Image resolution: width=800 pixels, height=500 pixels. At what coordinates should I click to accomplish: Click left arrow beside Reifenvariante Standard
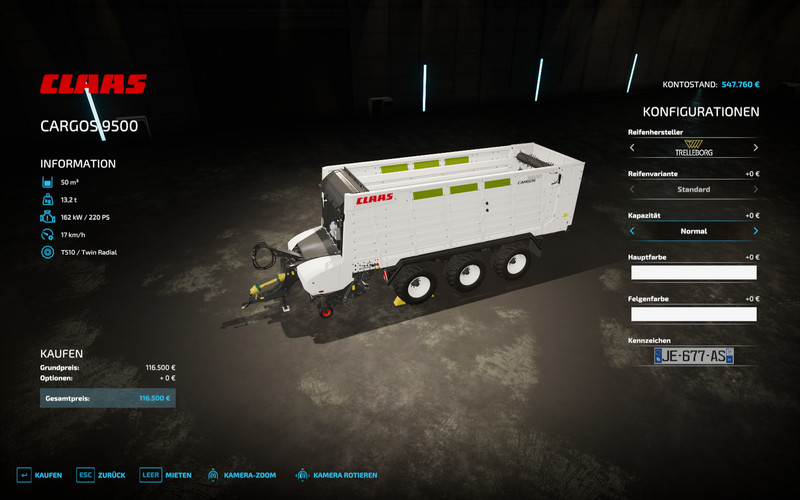coord(631,189)
